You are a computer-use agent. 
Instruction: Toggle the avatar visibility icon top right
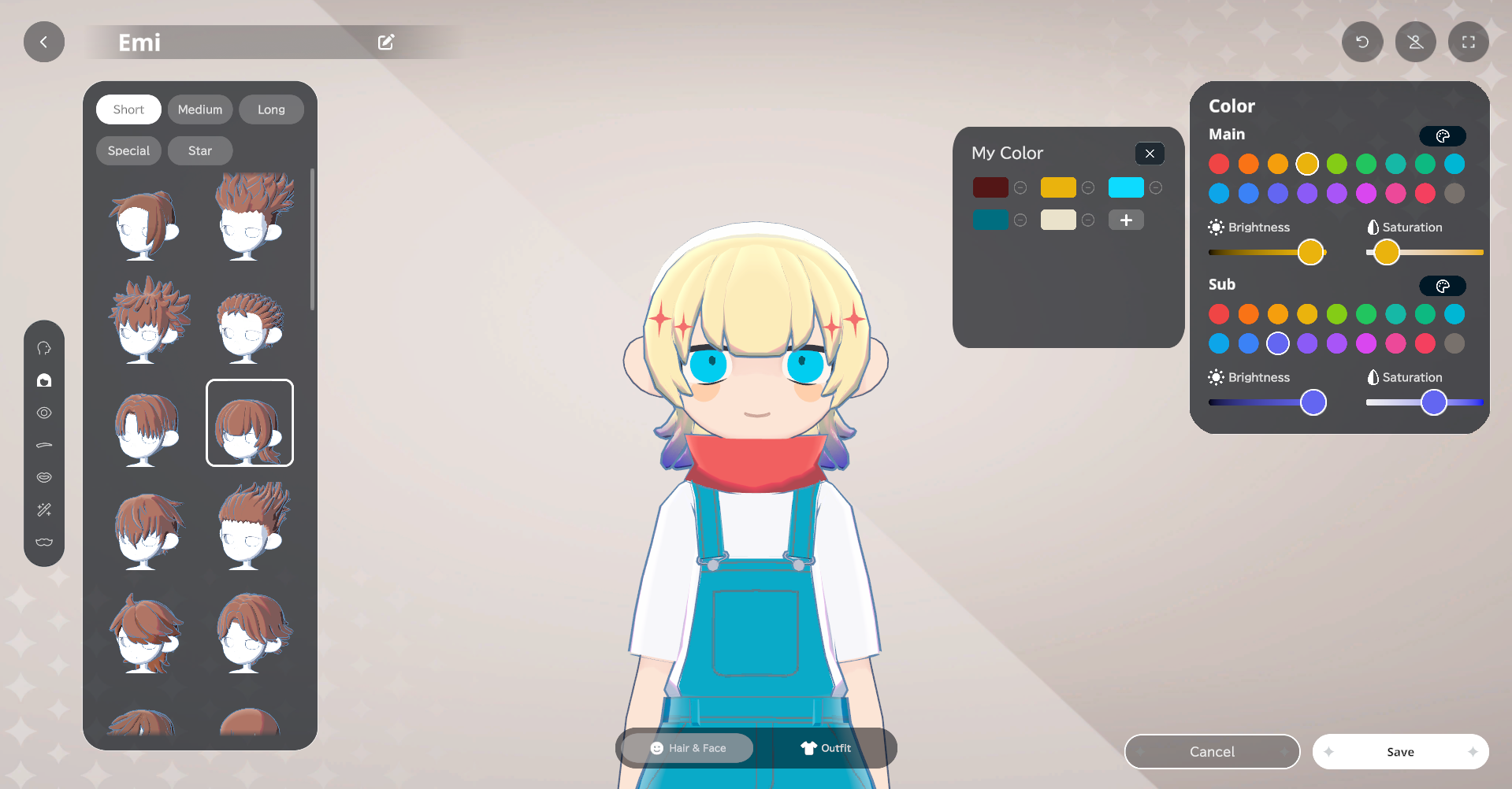pyautogui.click(x=1415, y=41)
